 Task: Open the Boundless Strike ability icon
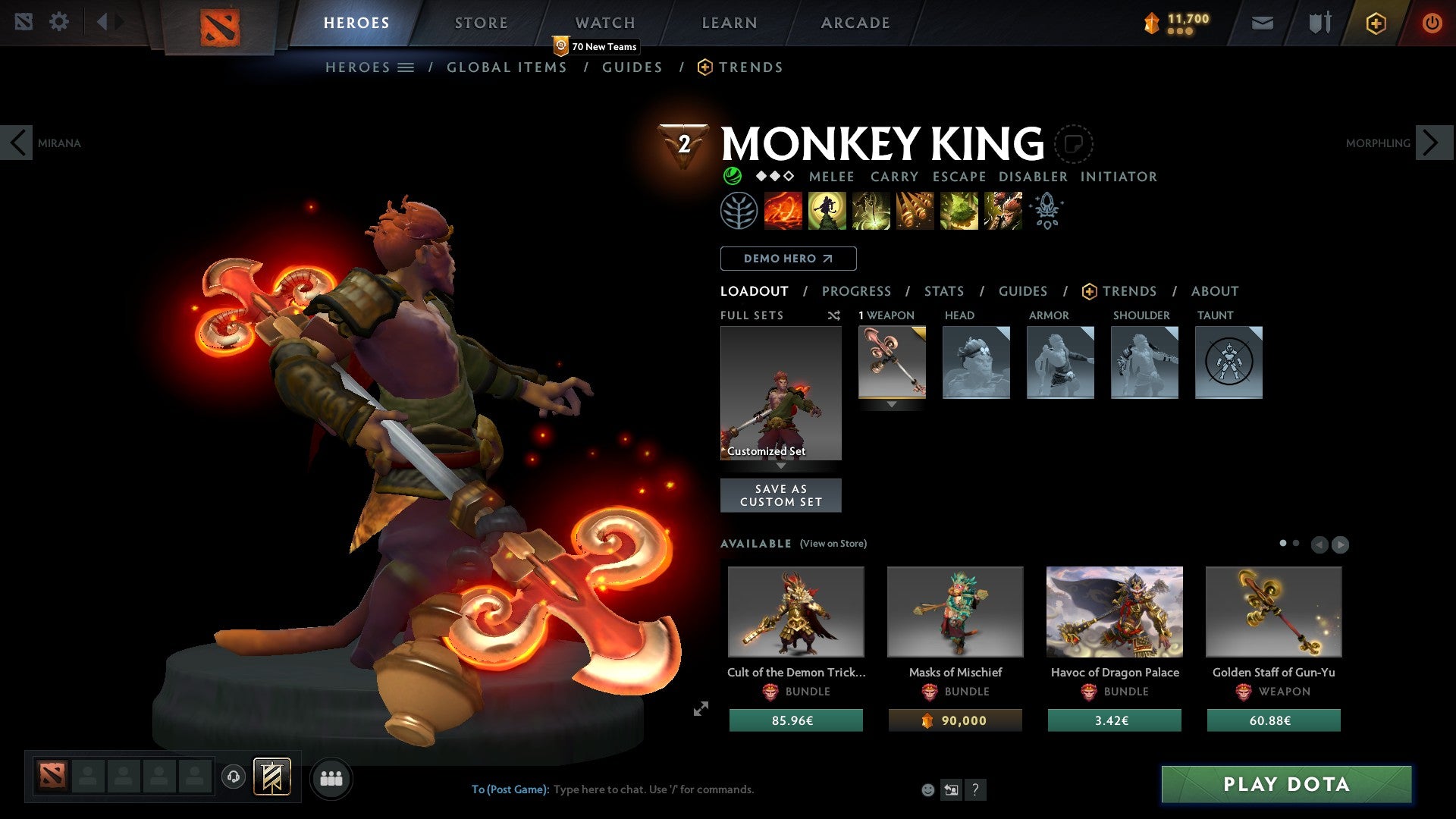(x=782, y=210)
